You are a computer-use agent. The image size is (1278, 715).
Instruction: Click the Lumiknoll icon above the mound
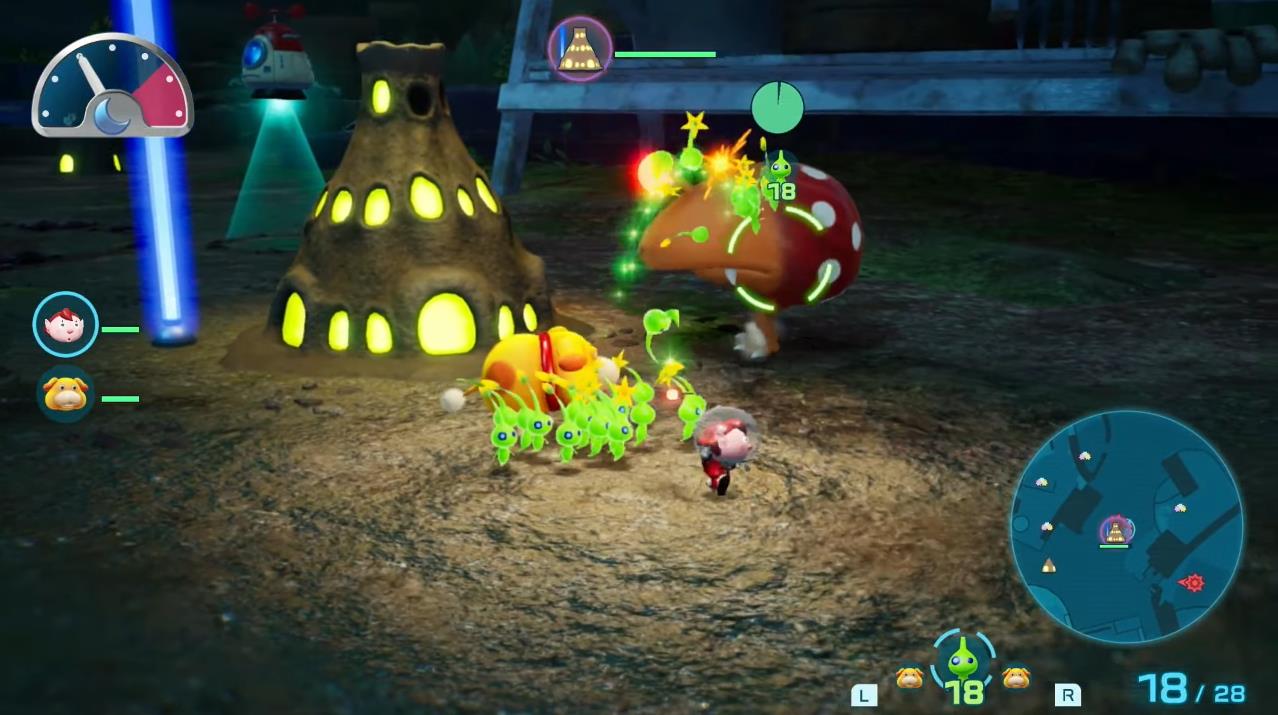pos(580,49)
